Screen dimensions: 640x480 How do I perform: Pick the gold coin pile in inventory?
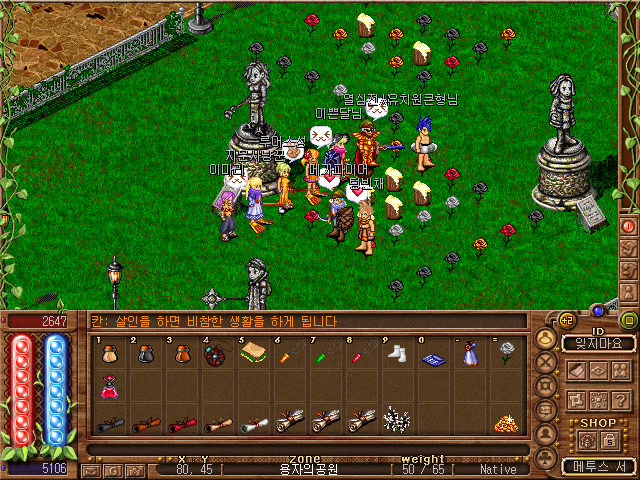[508, 423]
